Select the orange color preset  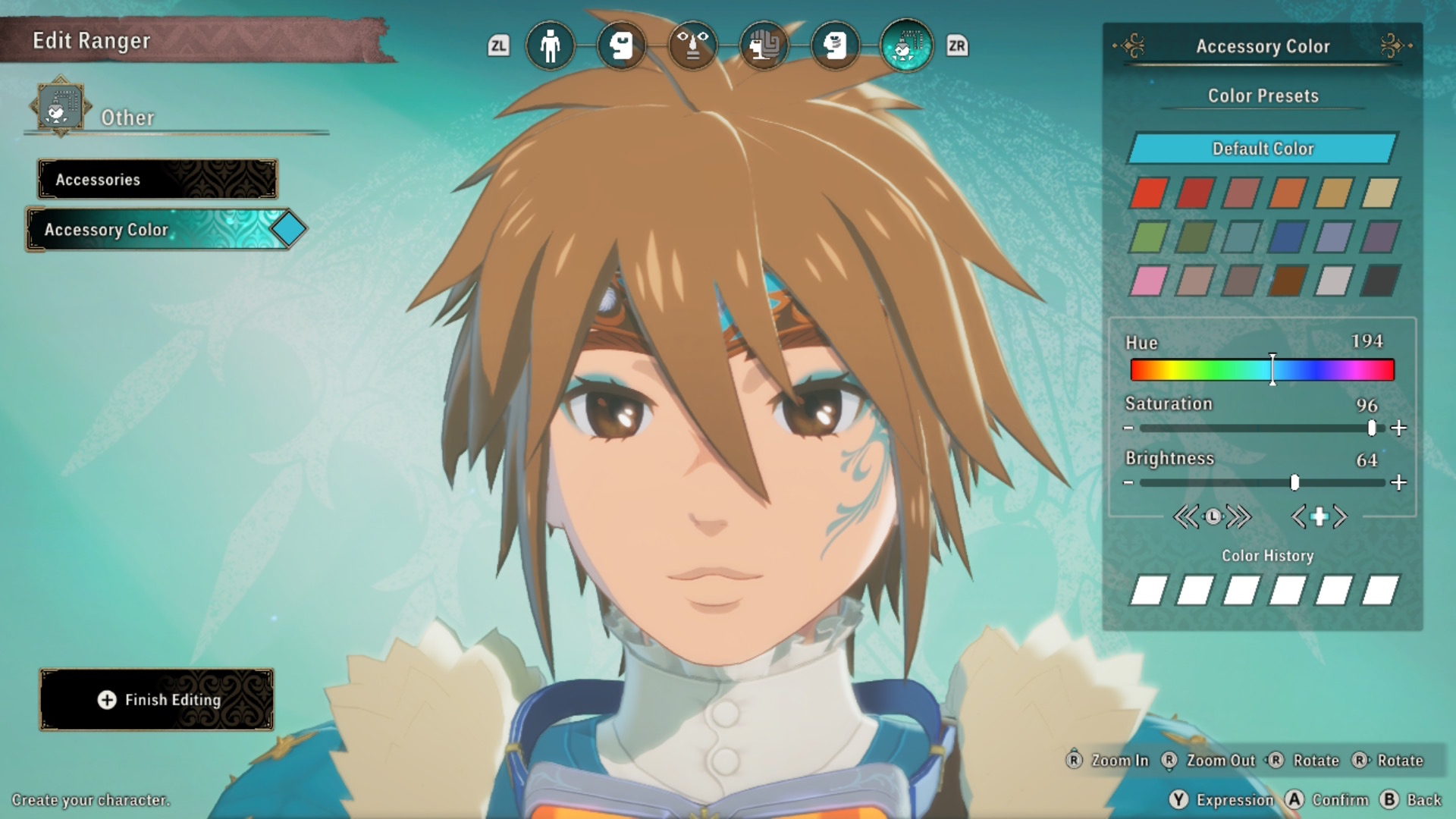(x=1288, y=193)
